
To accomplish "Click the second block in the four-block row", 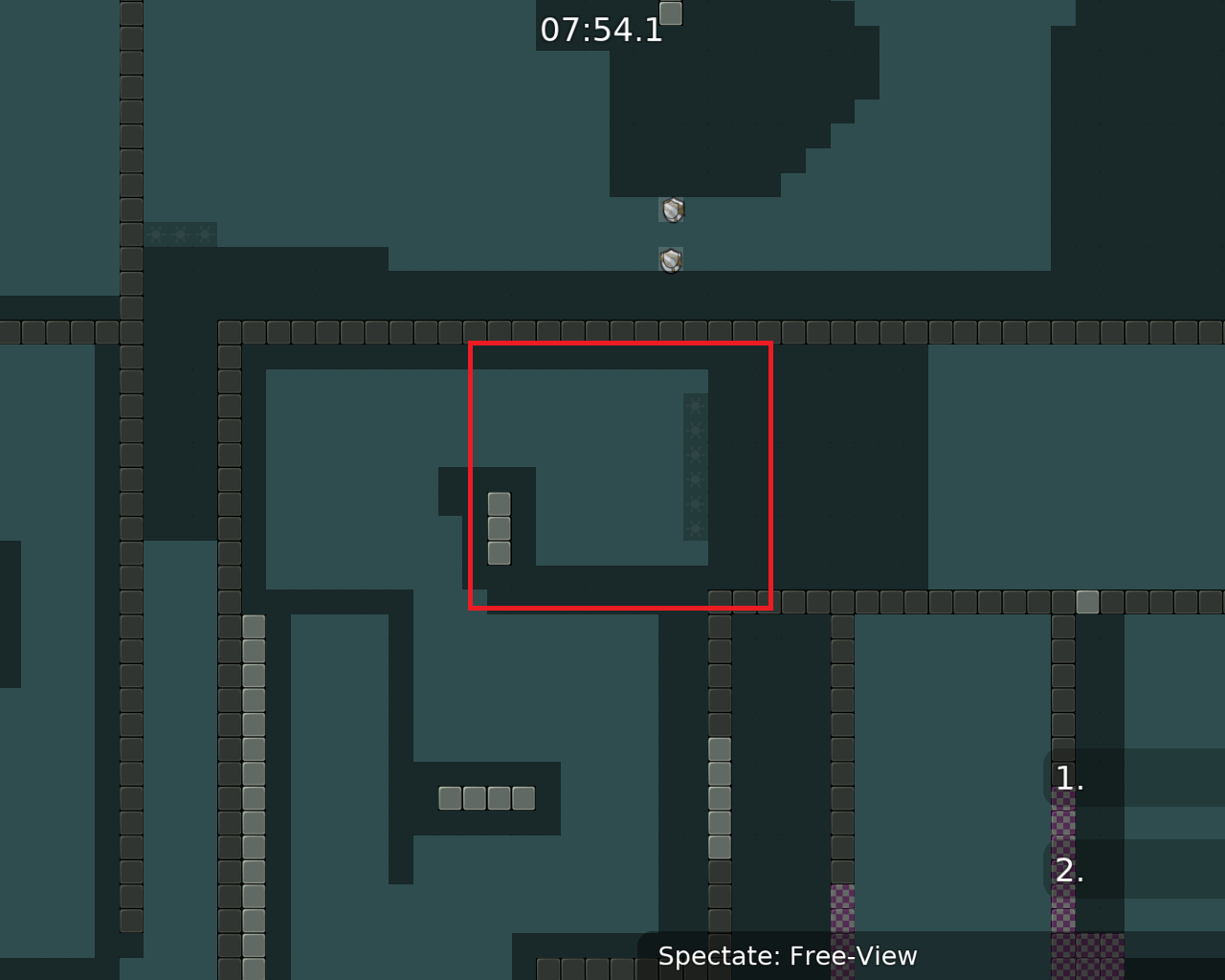I will [x=475, y=796].
